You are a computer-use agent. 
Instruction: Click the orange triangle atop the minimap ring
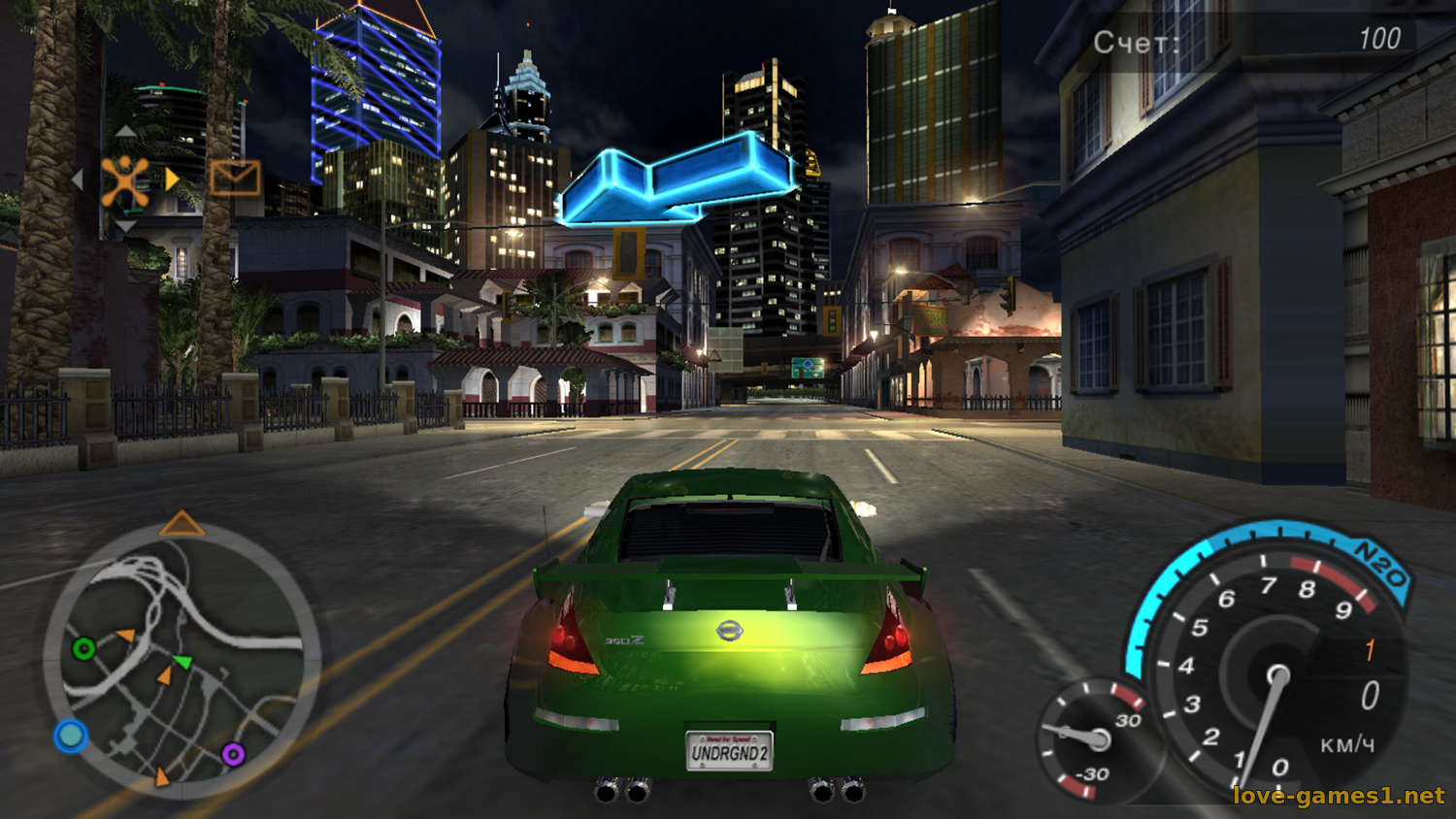[182, 525]
